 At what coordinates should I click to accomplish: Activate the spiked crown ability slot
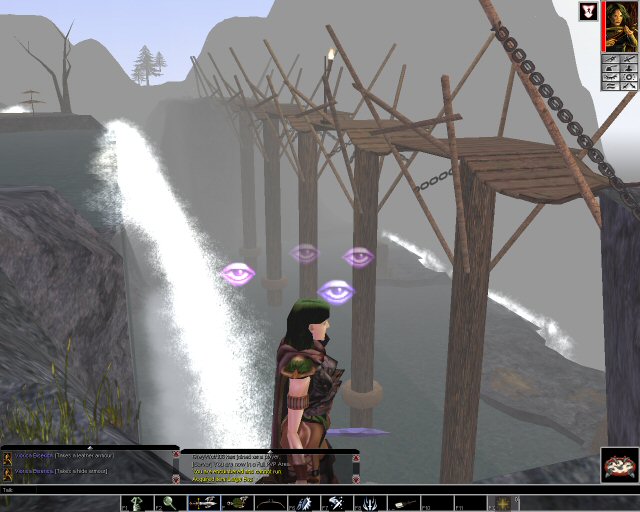point(370,503)
